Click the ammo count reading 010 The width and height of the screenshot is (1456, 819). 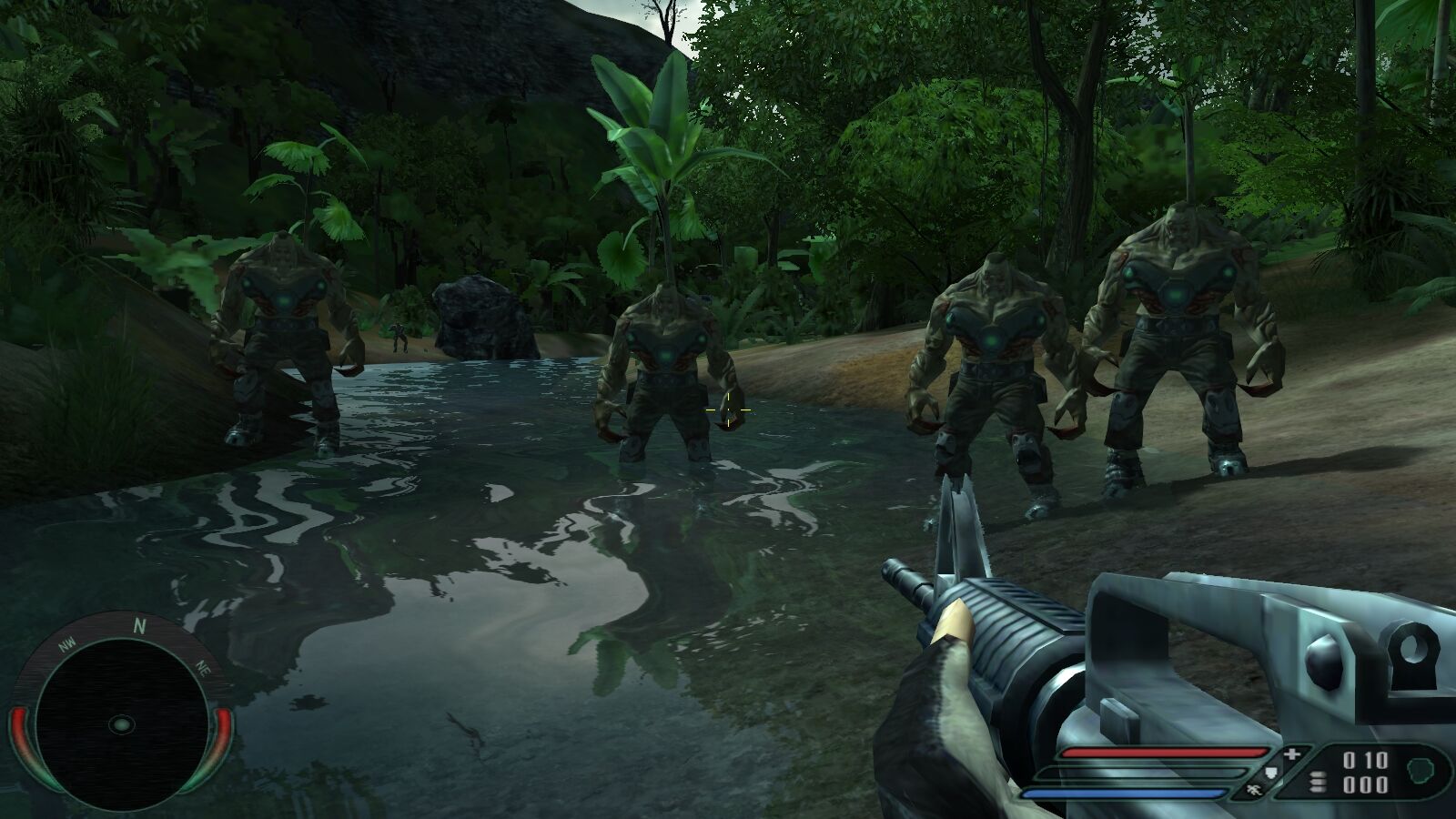click(x=1365, y=758)
